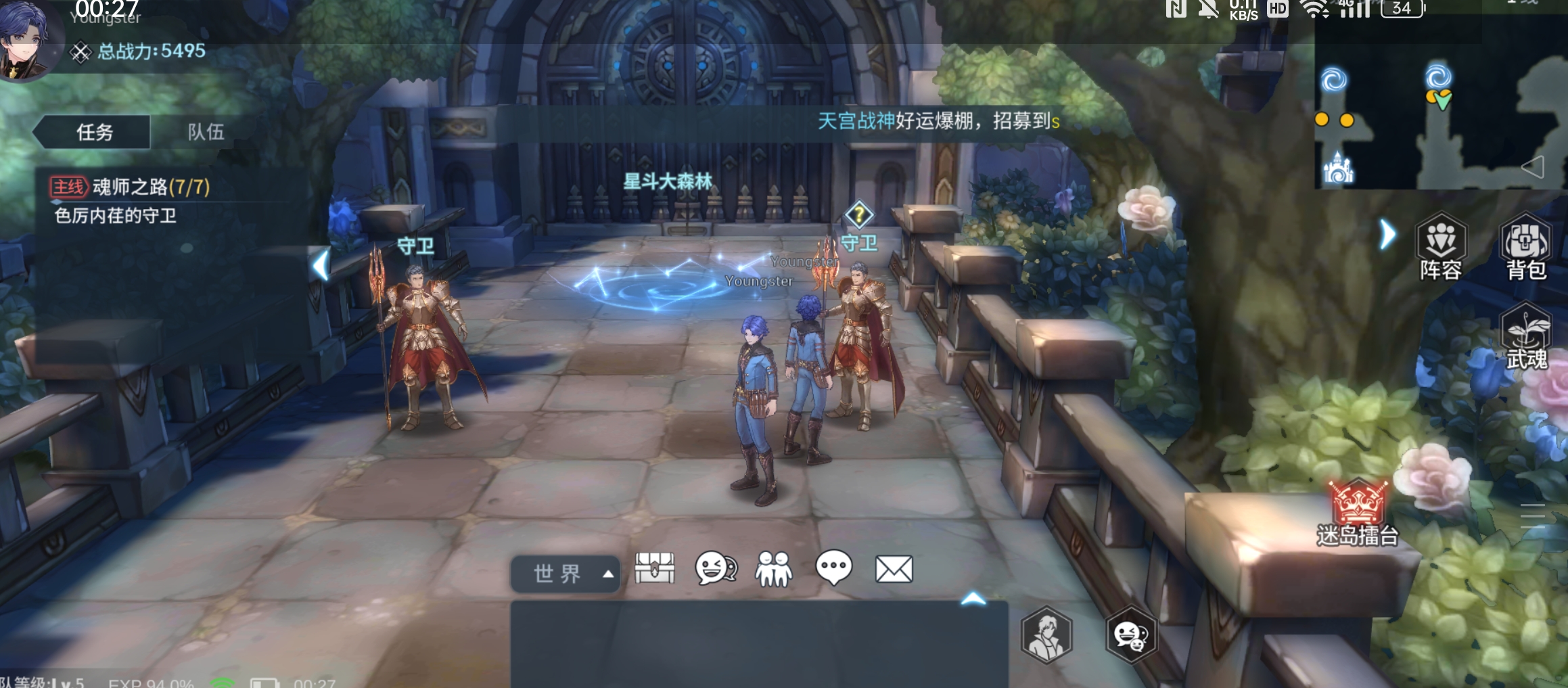Image resolution: width=1568 pixels, height=688 pixels.
Task: Switch to the 任务 tab
Action: [94, 132]
